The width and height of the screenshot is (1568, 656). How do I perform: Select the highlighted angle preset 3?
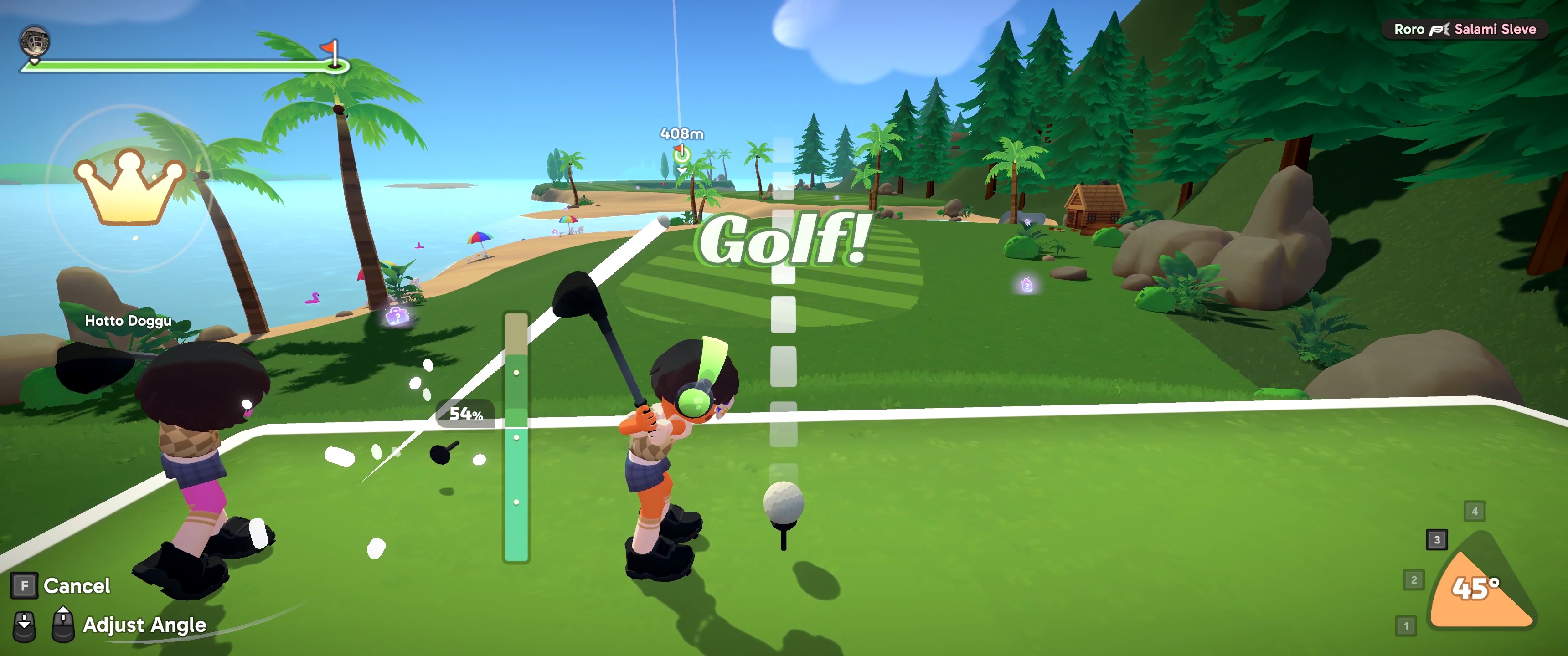point(1437,540)
